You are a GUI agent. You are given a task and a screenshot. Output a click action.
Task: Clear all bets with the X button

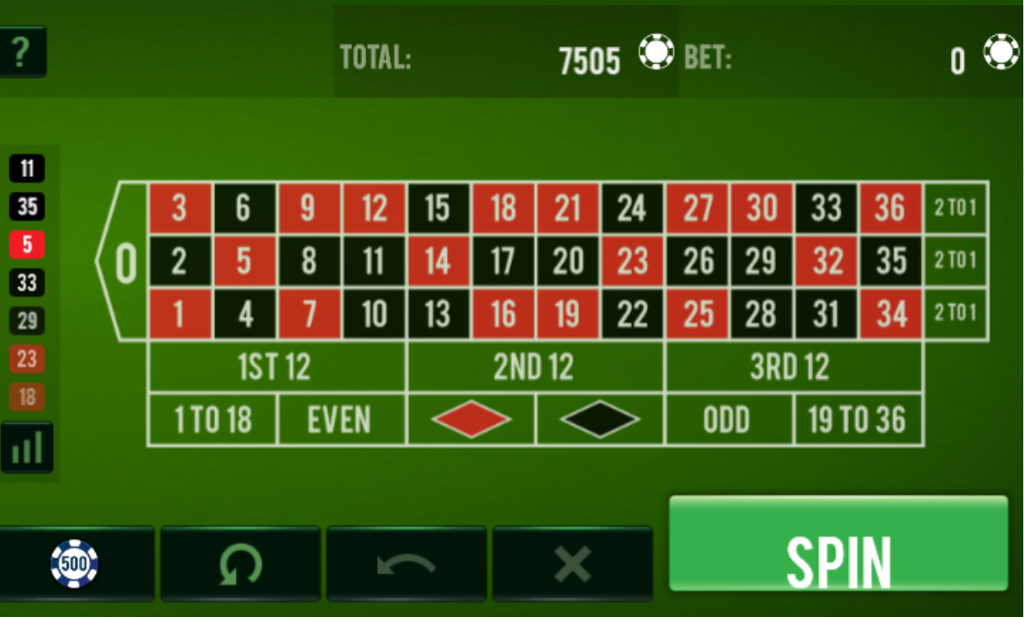pos(572,564)
